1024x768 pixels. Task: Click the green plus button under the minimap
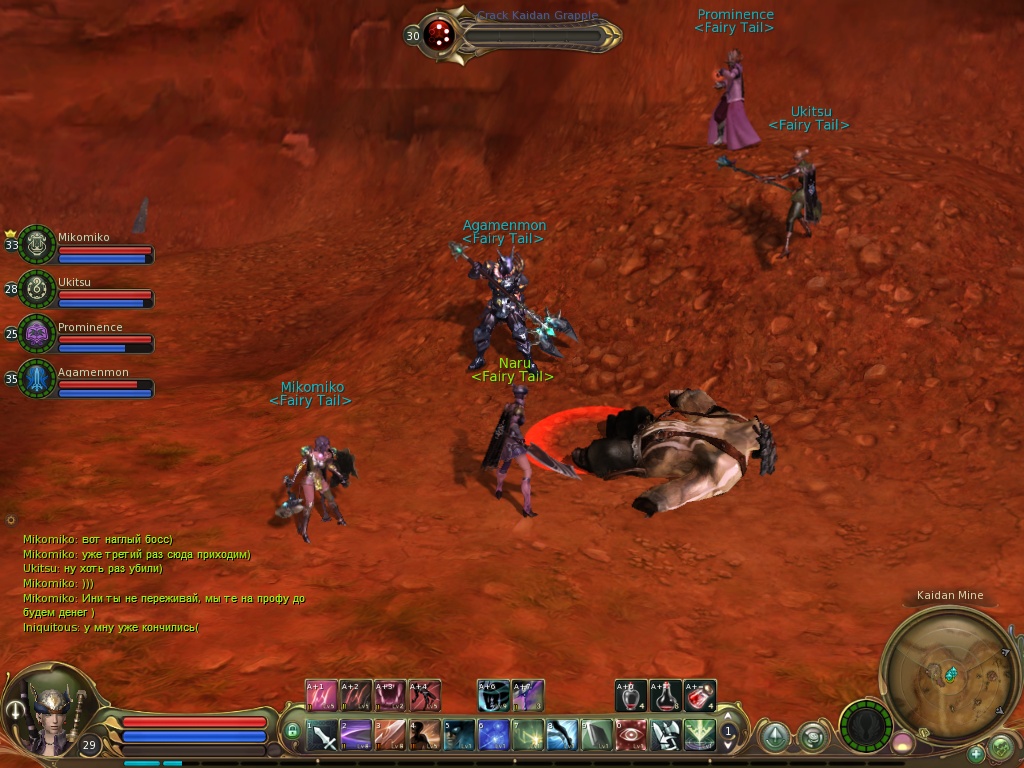976,753
